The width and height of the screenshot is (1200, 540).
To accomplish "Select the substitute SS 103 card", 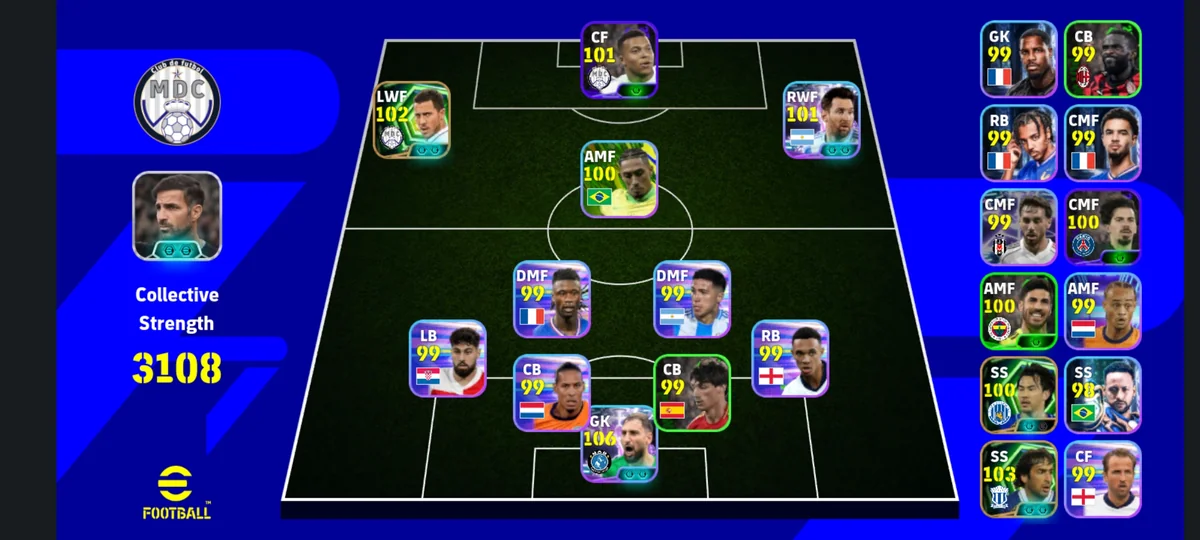I will click(x=1018, y=479).
